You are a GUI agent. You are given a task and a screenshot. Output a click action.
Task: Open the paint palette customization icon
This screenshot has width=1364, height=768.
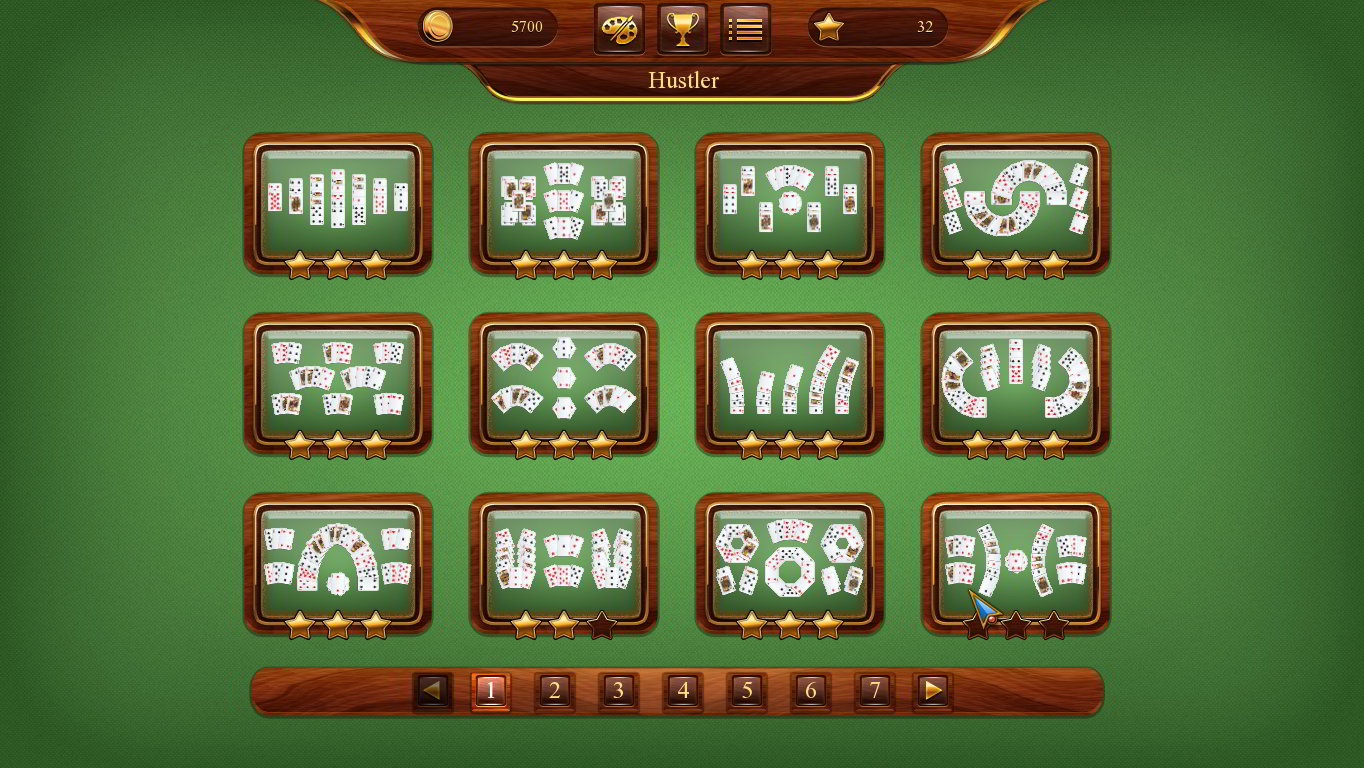pyautogui.click(x=618, y=28)
